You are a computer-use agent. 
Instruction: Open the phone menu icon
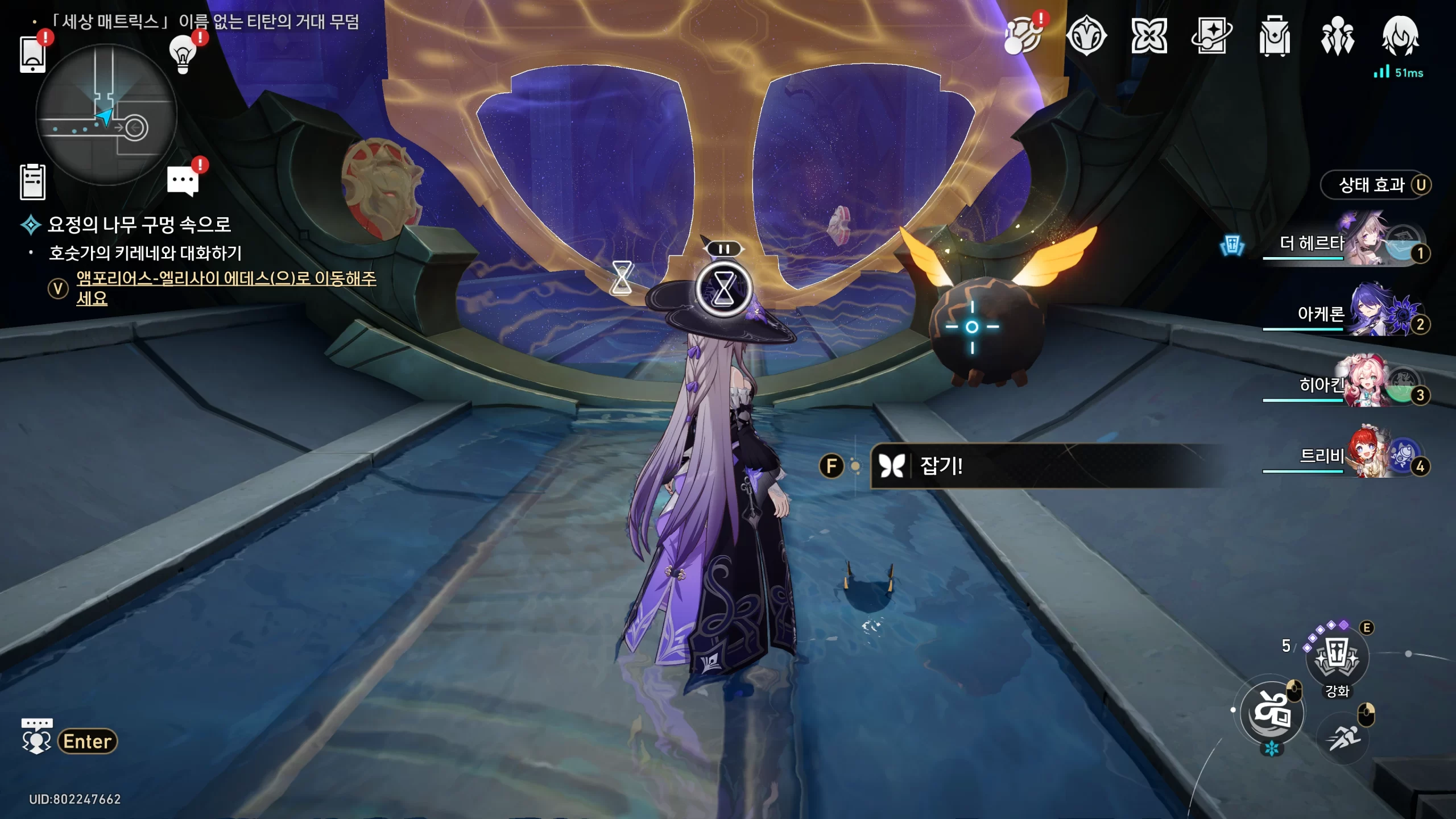32,54
